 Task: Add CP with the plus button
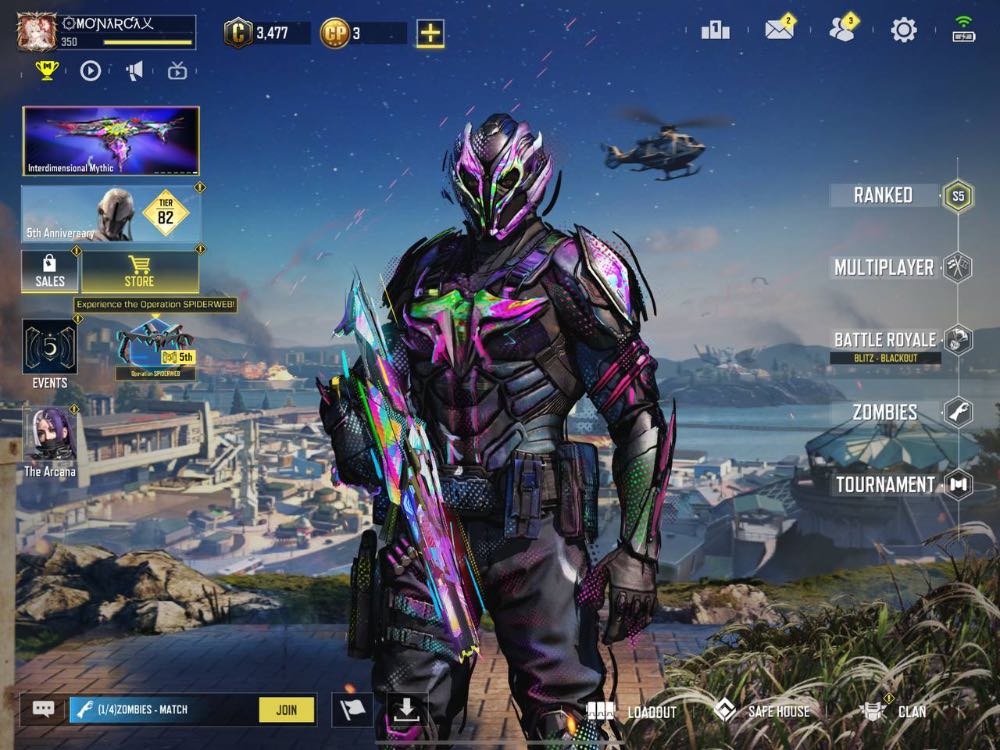click(430, 33)
